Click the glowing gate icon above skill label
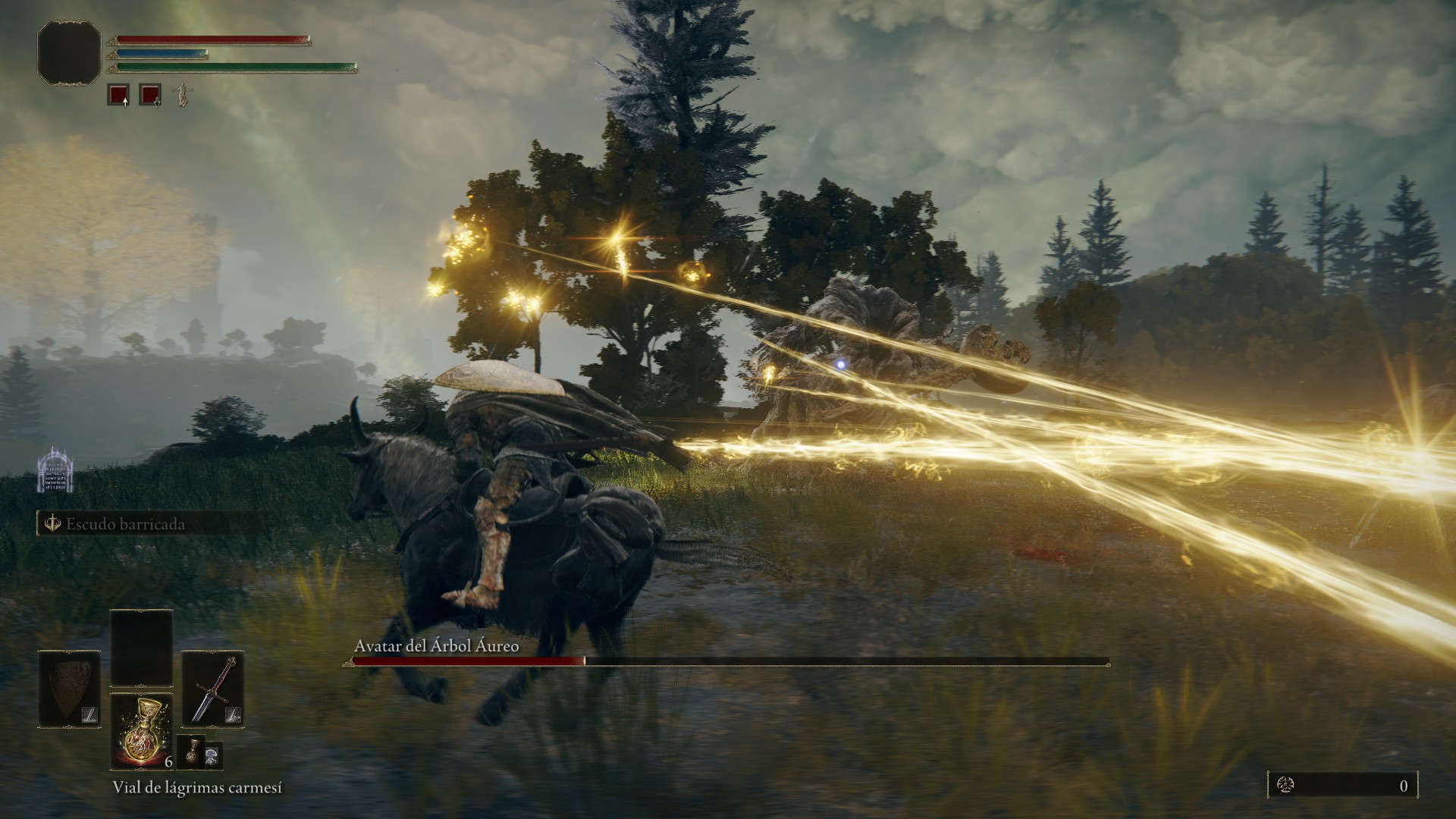 coord(55,470)
